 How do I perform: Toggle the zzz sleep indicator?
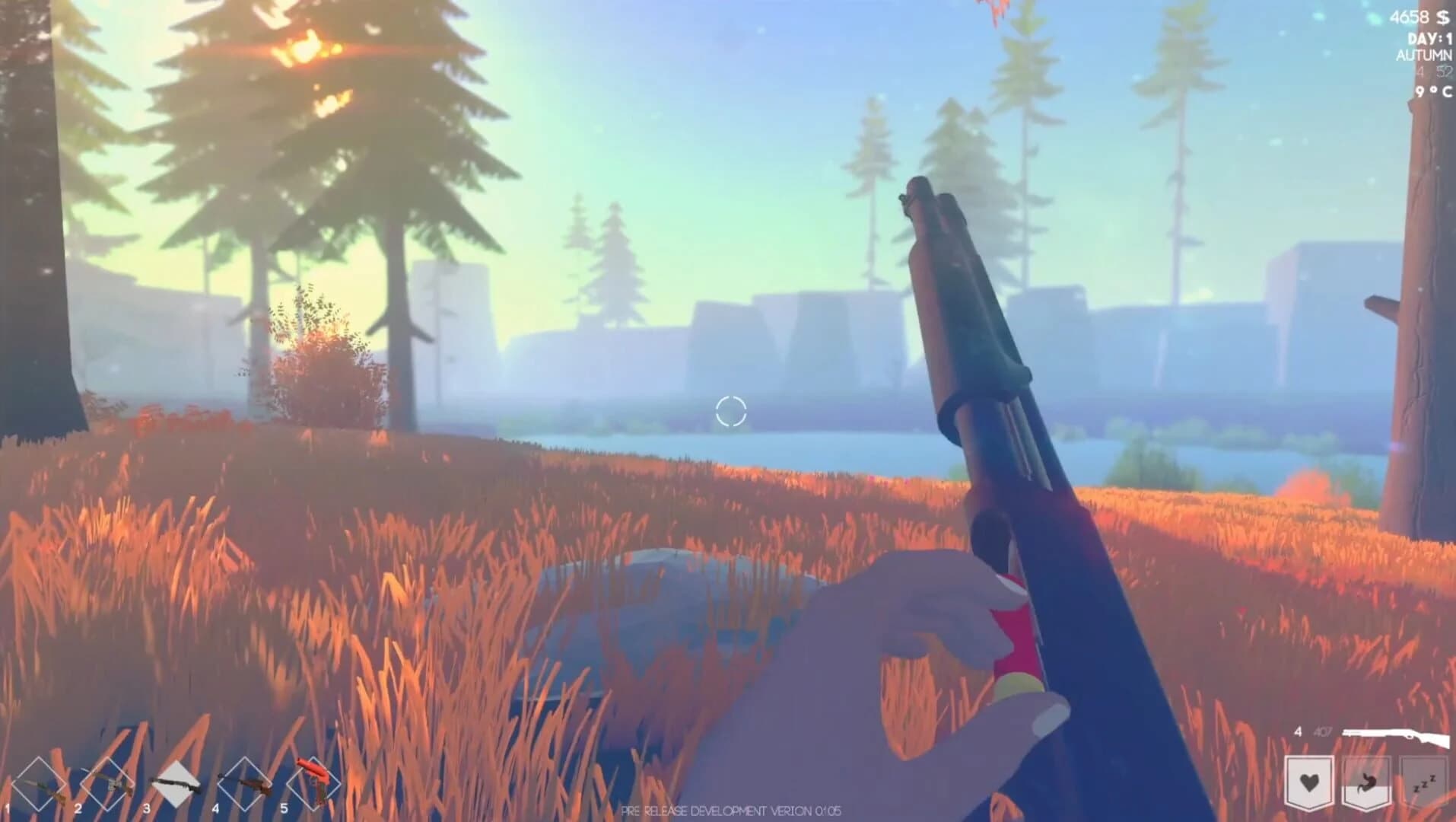(x=1424, y=782)
